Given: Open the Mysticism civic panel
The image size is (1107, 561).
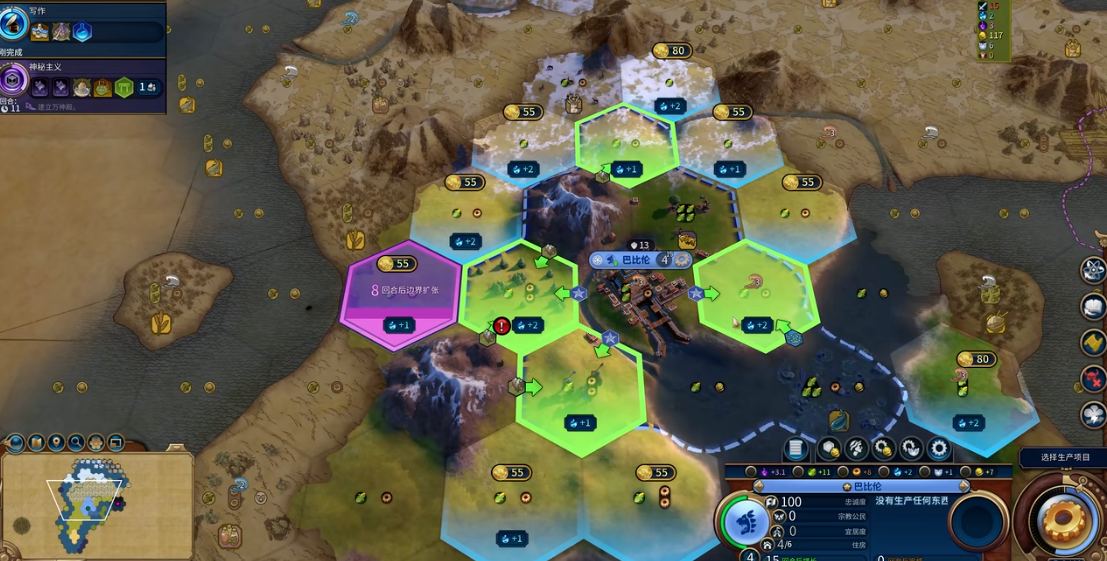Looking at the screenshot, I should tap(17, 79).
